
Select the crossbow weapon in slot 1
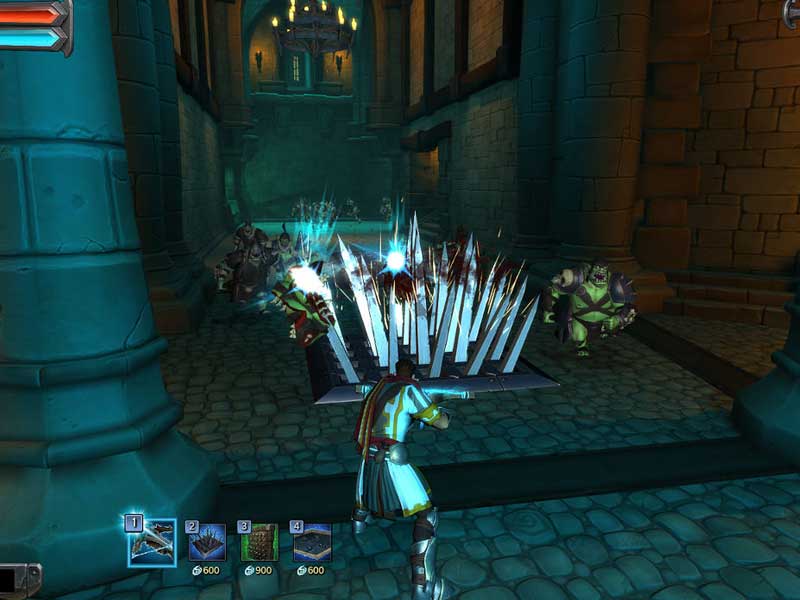pos(152,543)
